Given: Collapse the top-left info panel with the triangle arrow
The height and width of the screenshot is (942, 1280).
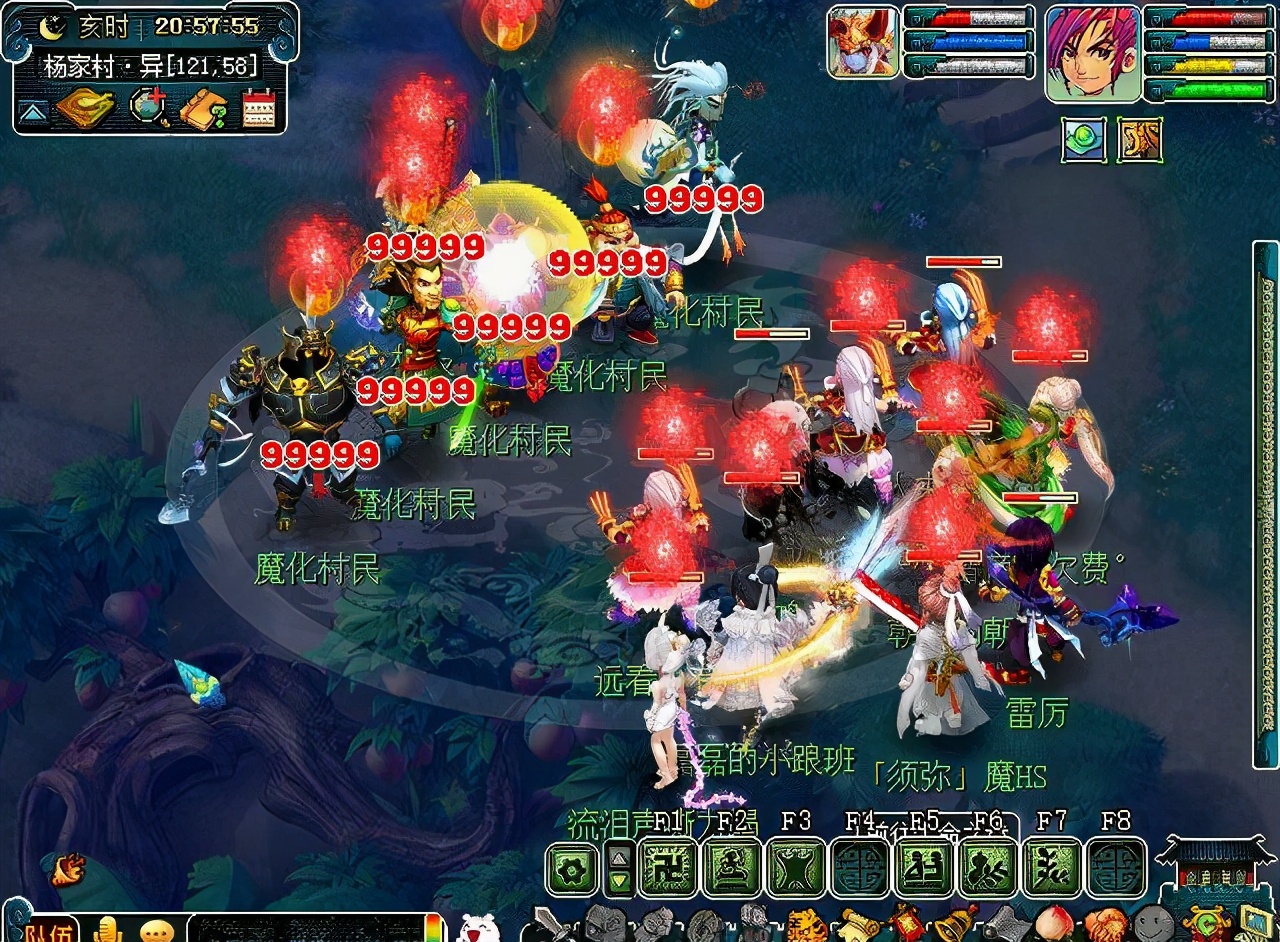Looking at the screenshot, I should (x=32, y=110).
